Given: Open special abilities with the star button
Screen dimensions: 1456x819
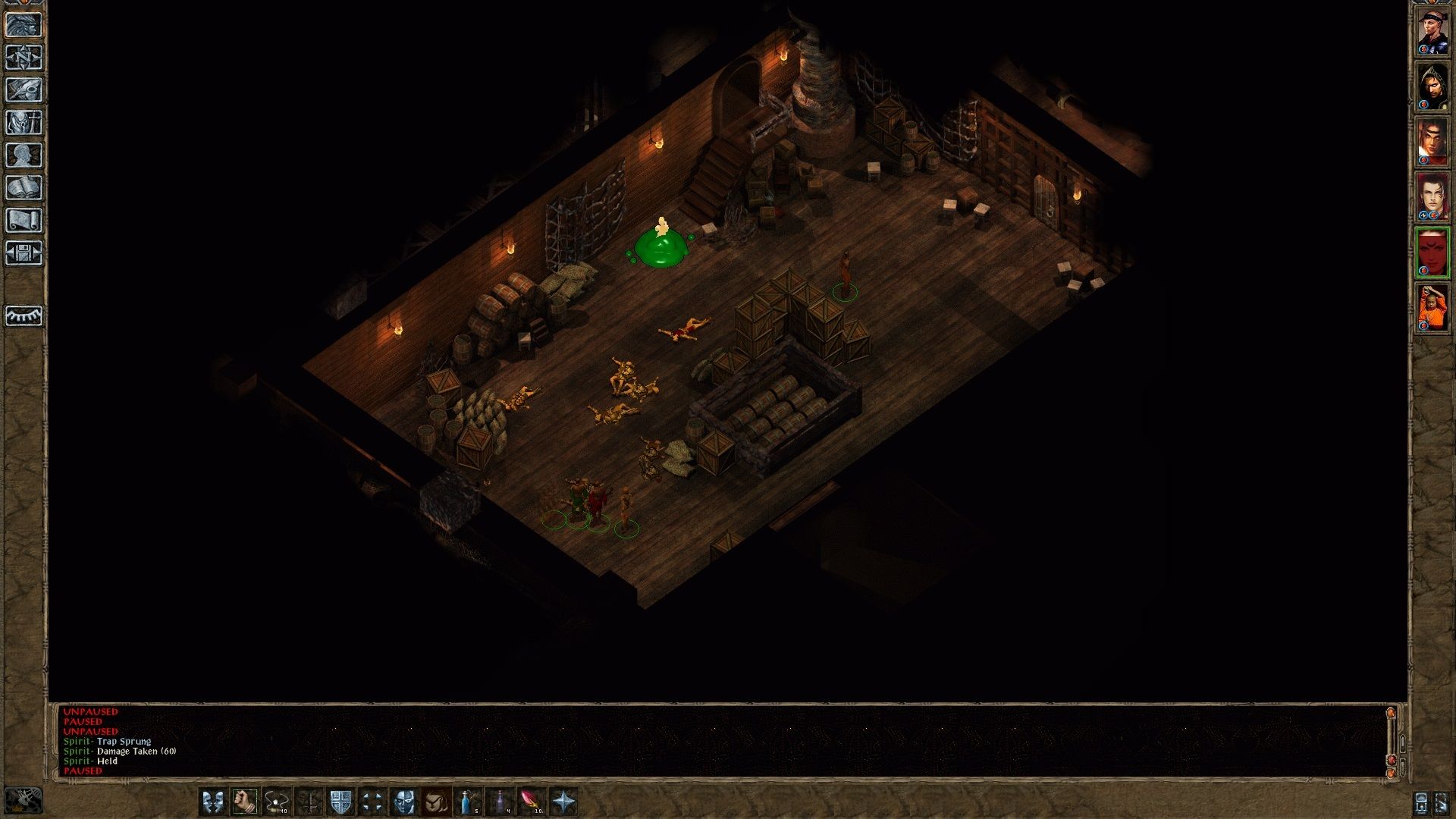Looking at the screenshot, I should pyautogui.click(x=563, y=802).
